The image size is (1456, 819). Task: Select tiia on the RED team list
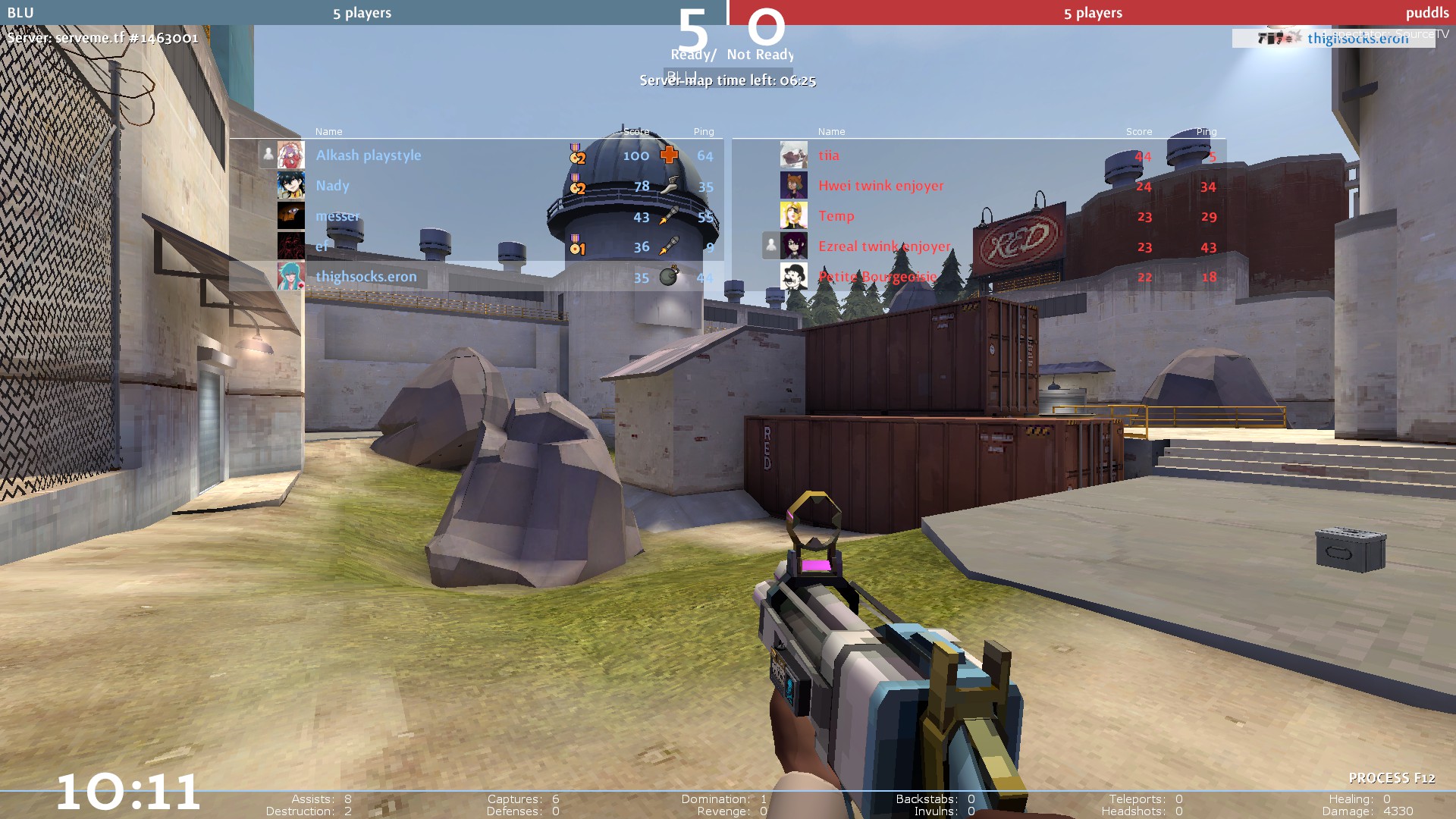[829, 155]
